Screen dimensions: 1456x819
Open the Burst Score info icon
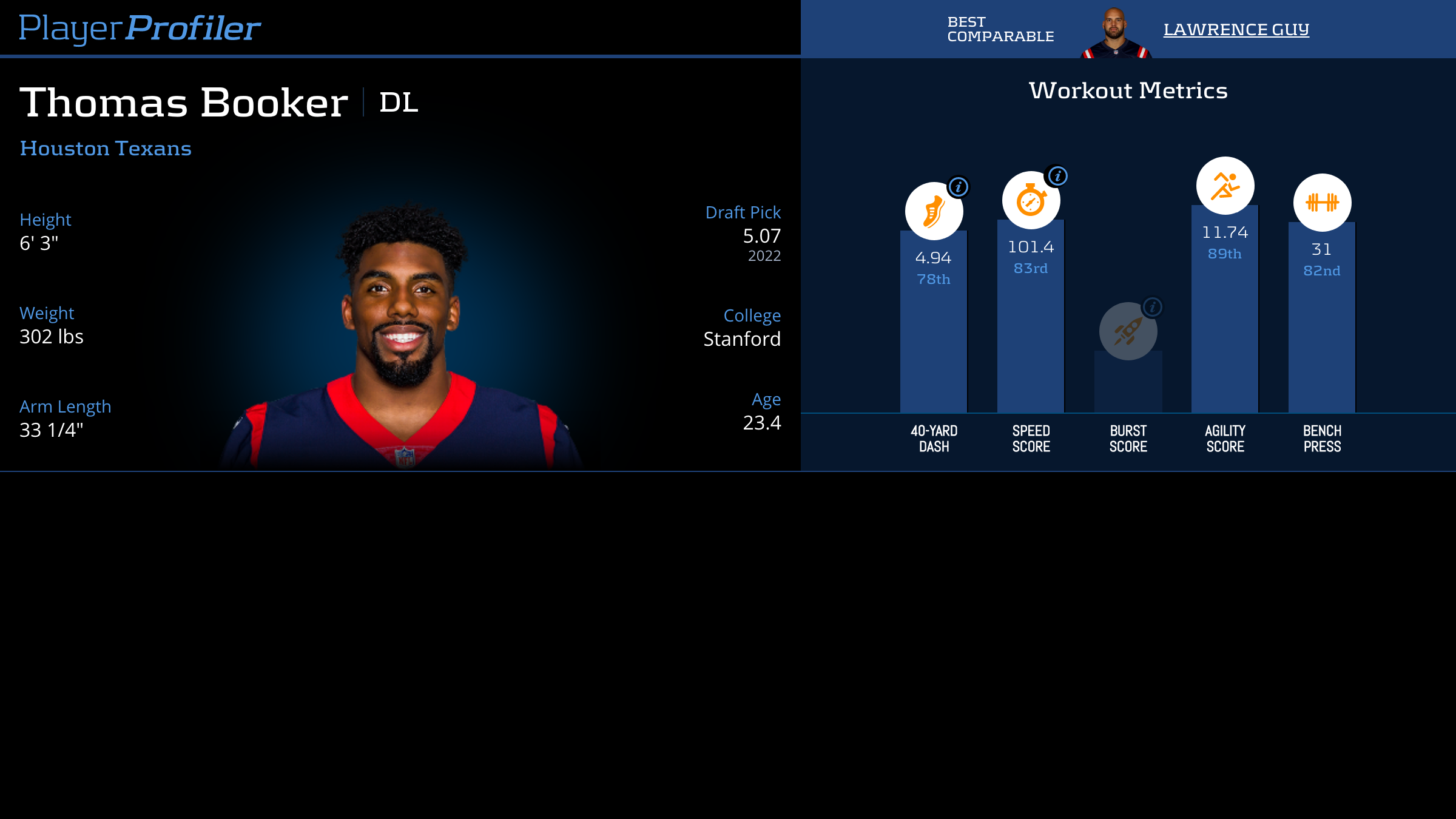(1152, 307)
